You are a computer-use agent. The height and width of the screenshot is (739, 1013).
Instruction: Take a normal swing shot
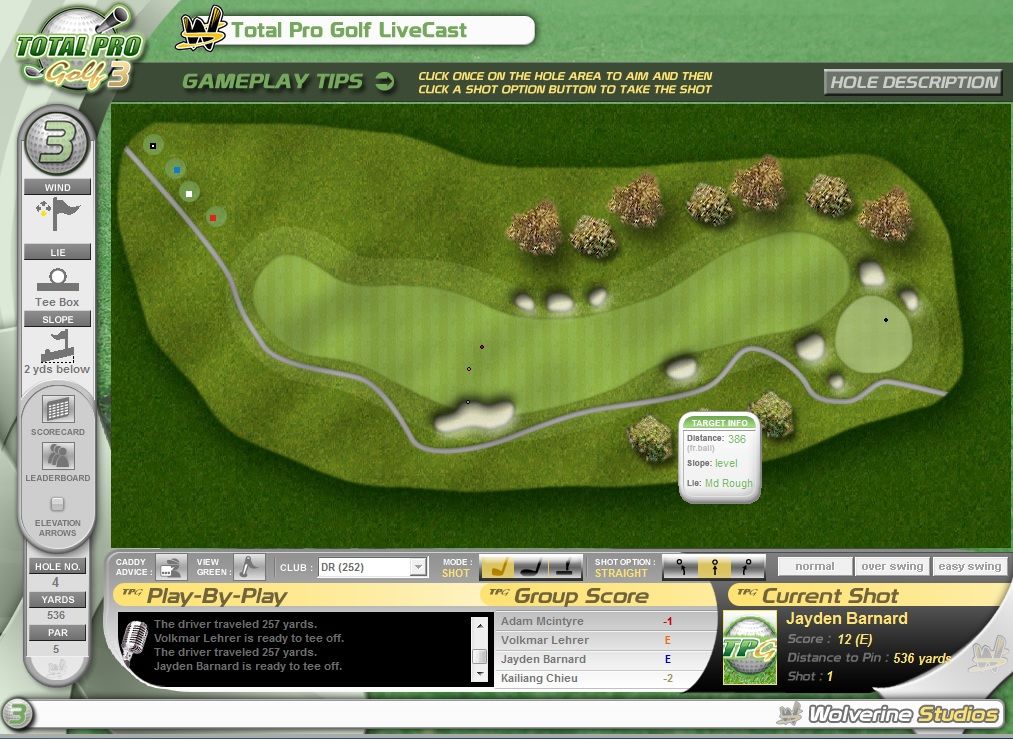coord(815,566)
